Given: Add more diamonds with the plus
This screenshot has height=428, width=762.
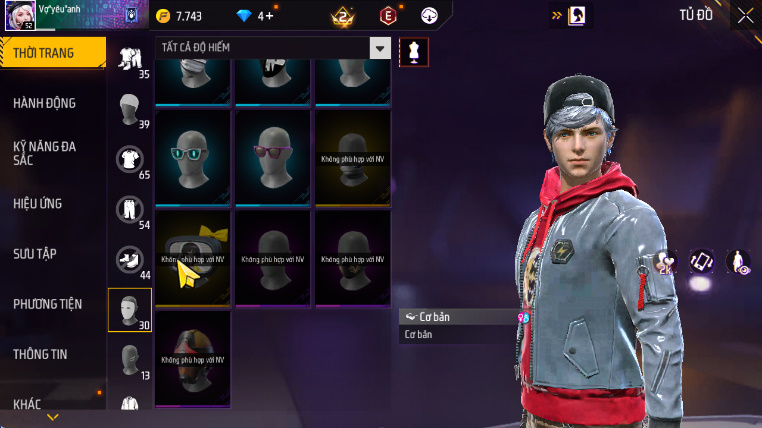Looking at the screenshot, I should click(x=270, y=16).
